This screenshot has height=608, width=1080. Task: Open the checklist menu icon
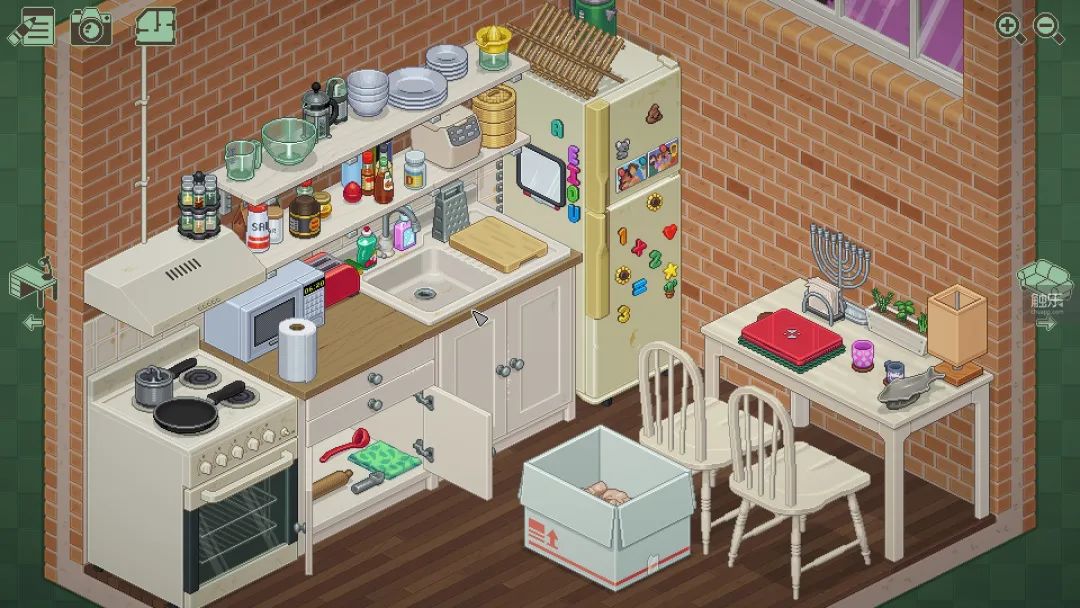point(32,26)
